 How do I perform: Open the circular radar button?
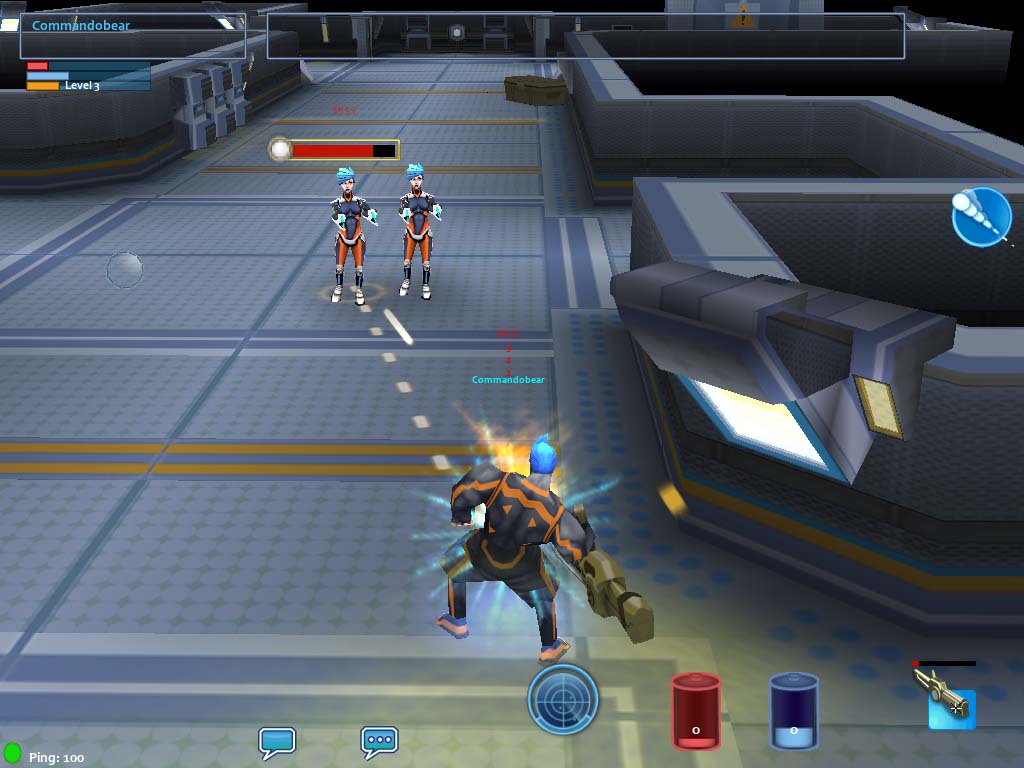pos(563,698)
